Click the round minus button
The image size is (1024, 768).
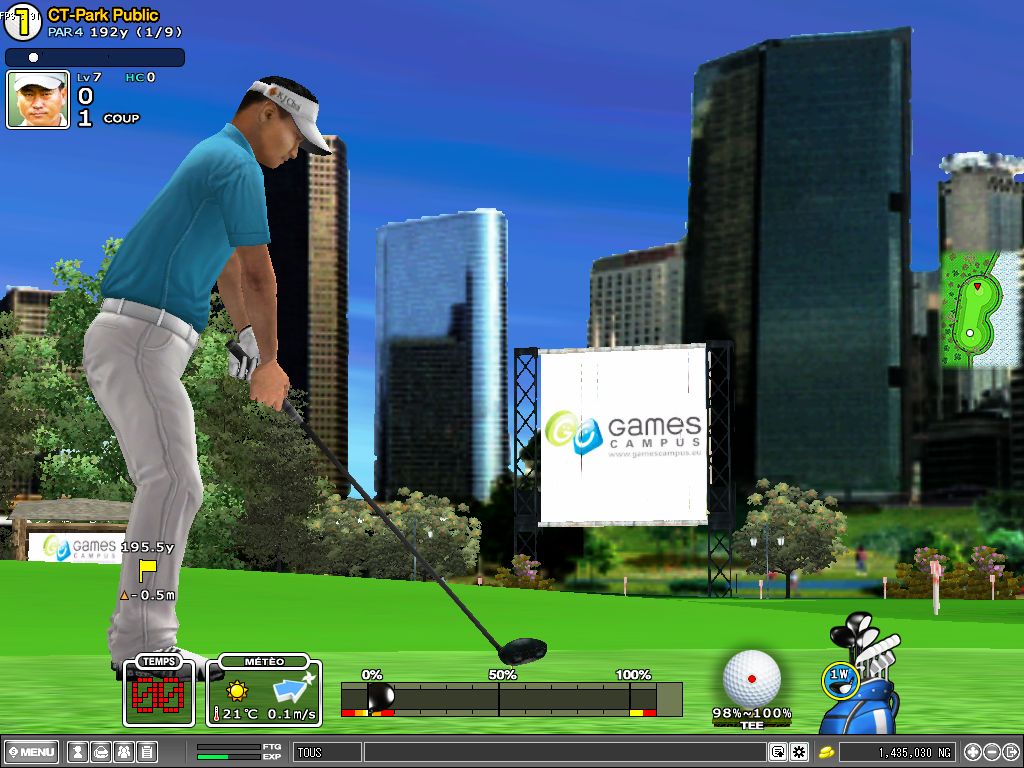[x=991, y=752]
